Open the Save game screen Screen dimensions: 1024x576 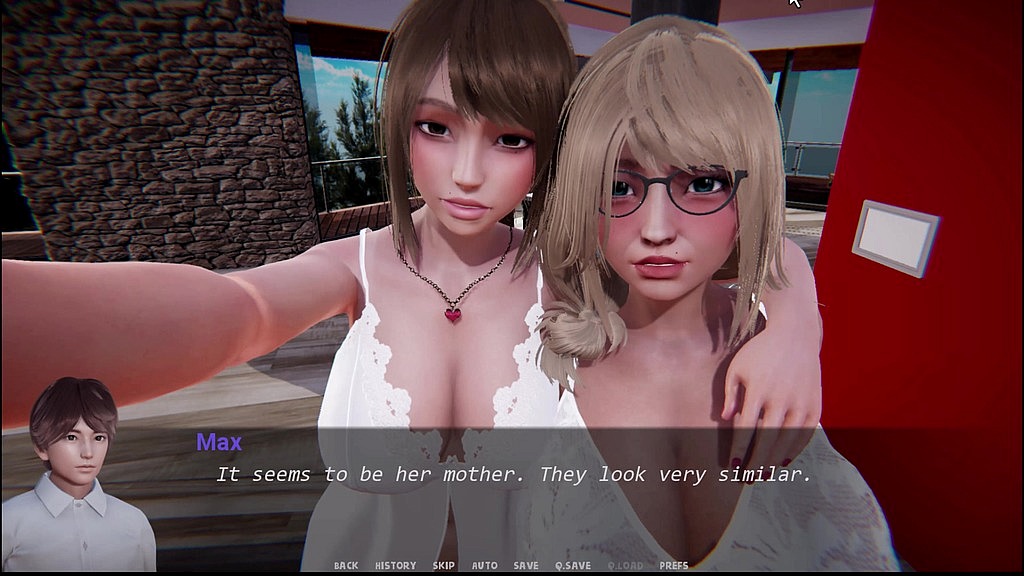526,566
